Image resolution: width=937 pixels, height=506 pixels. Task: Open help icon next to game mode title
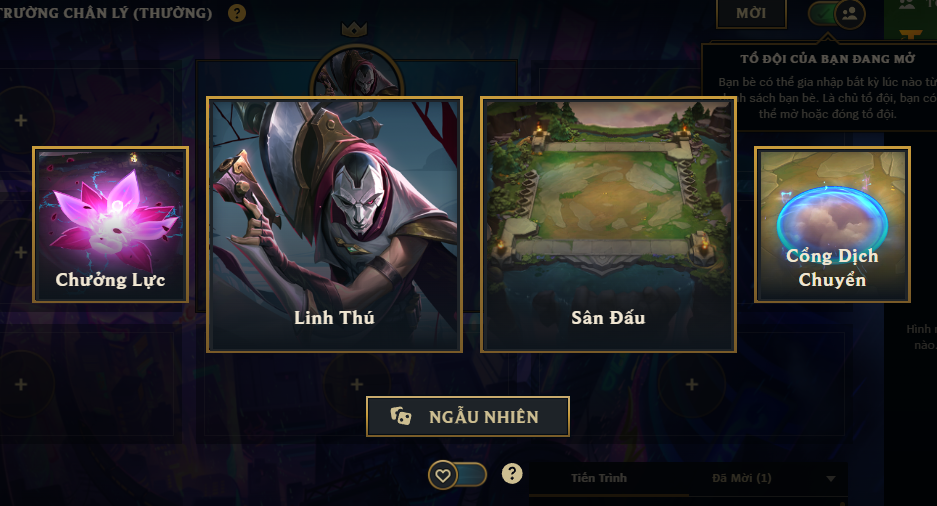coord(237,14)
